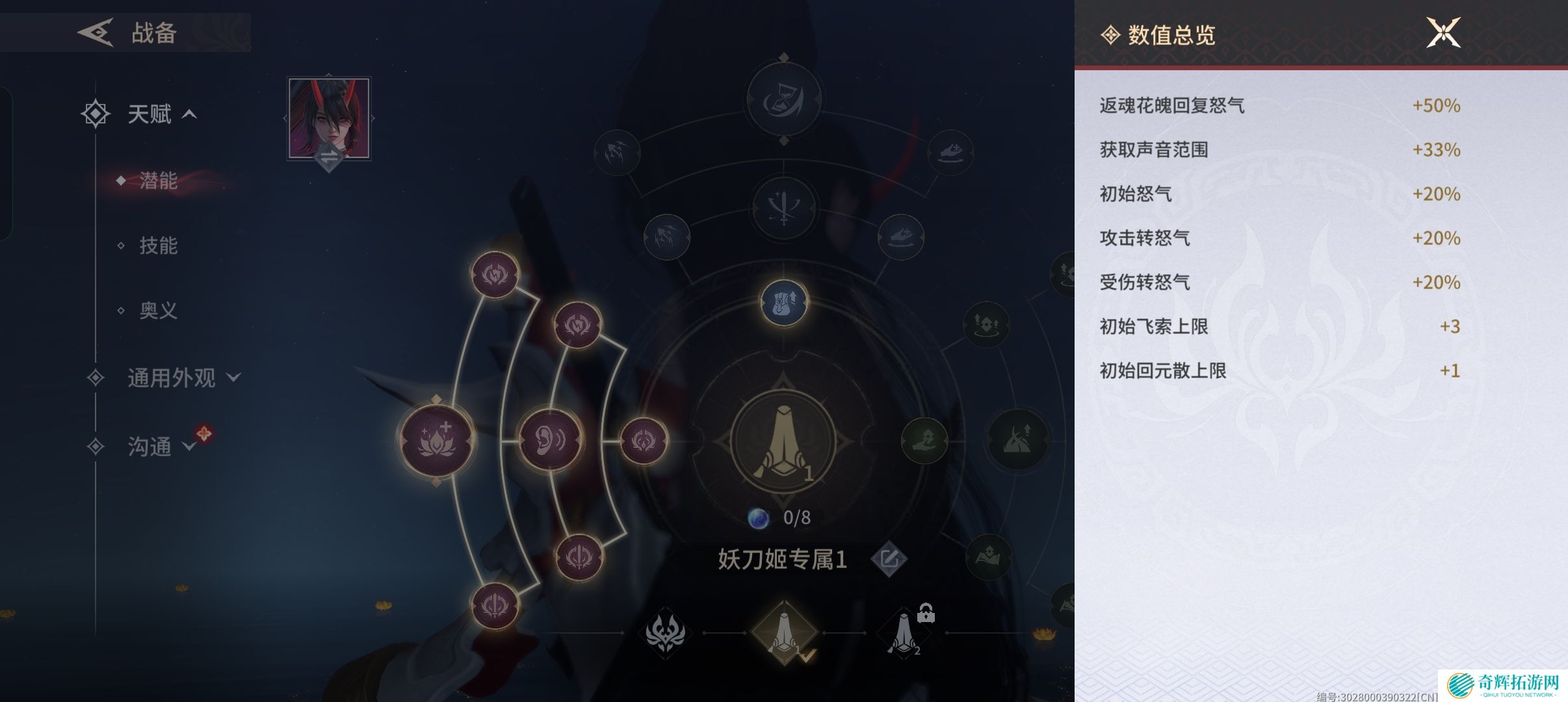The height and width of the screenshot is (702, 1568).
Task: Rename the 妖刀姬专属1 talent preset
Action: point(889,559)
